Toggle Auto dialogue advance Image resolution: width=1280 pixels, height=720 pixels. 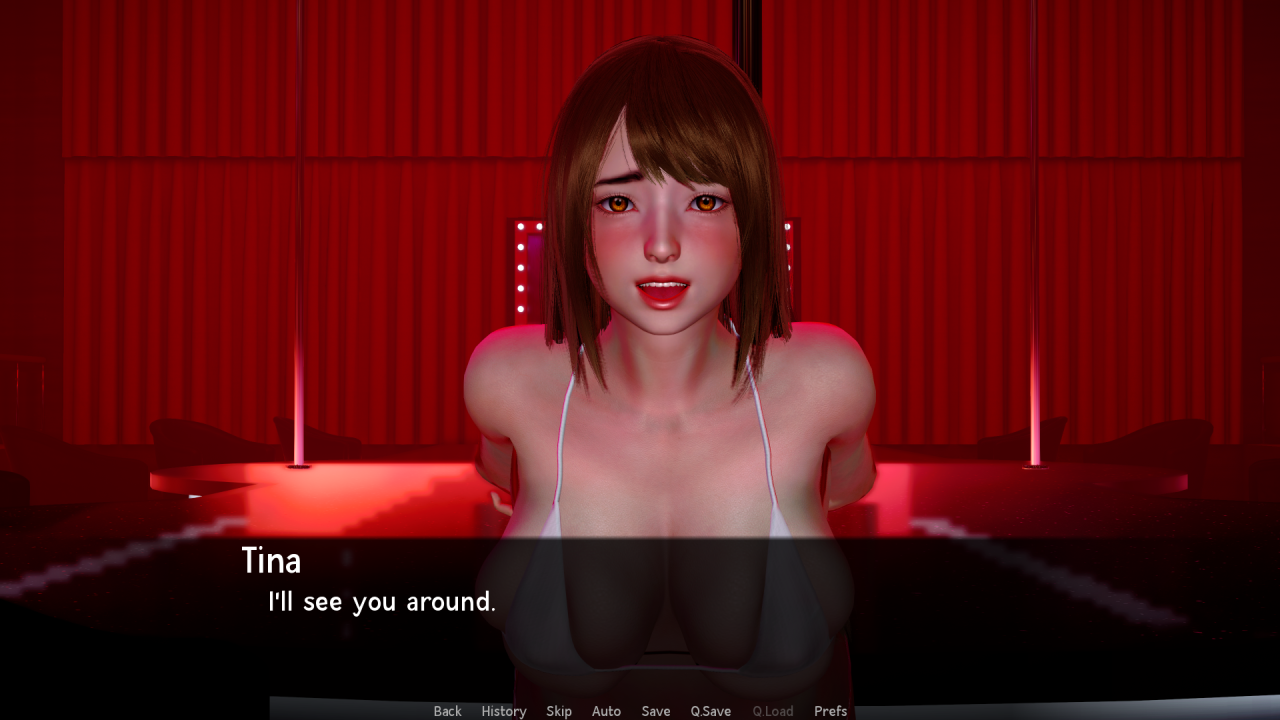coord(606,711)
